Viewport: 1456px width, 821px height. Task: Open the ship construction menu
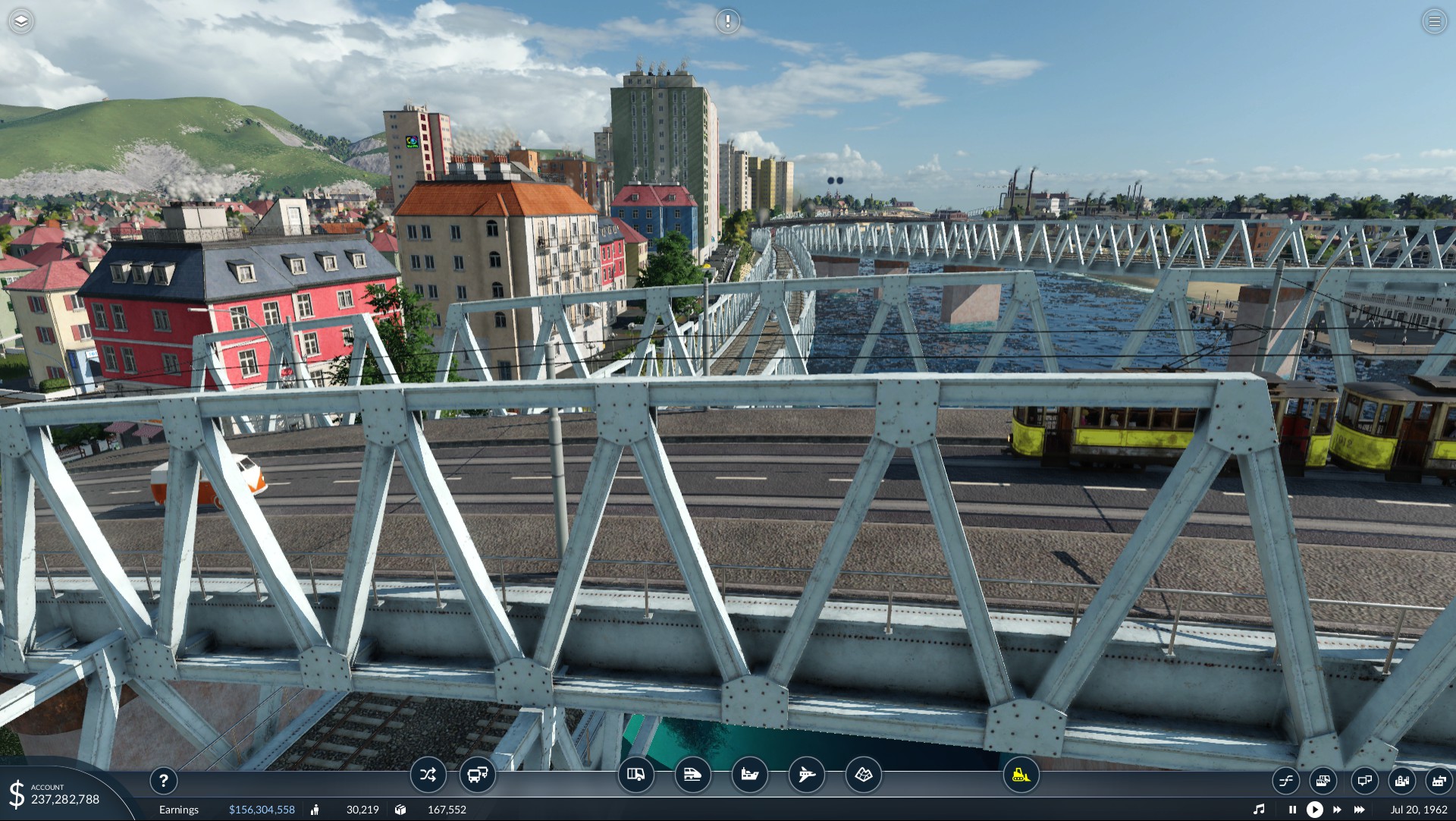749,775
